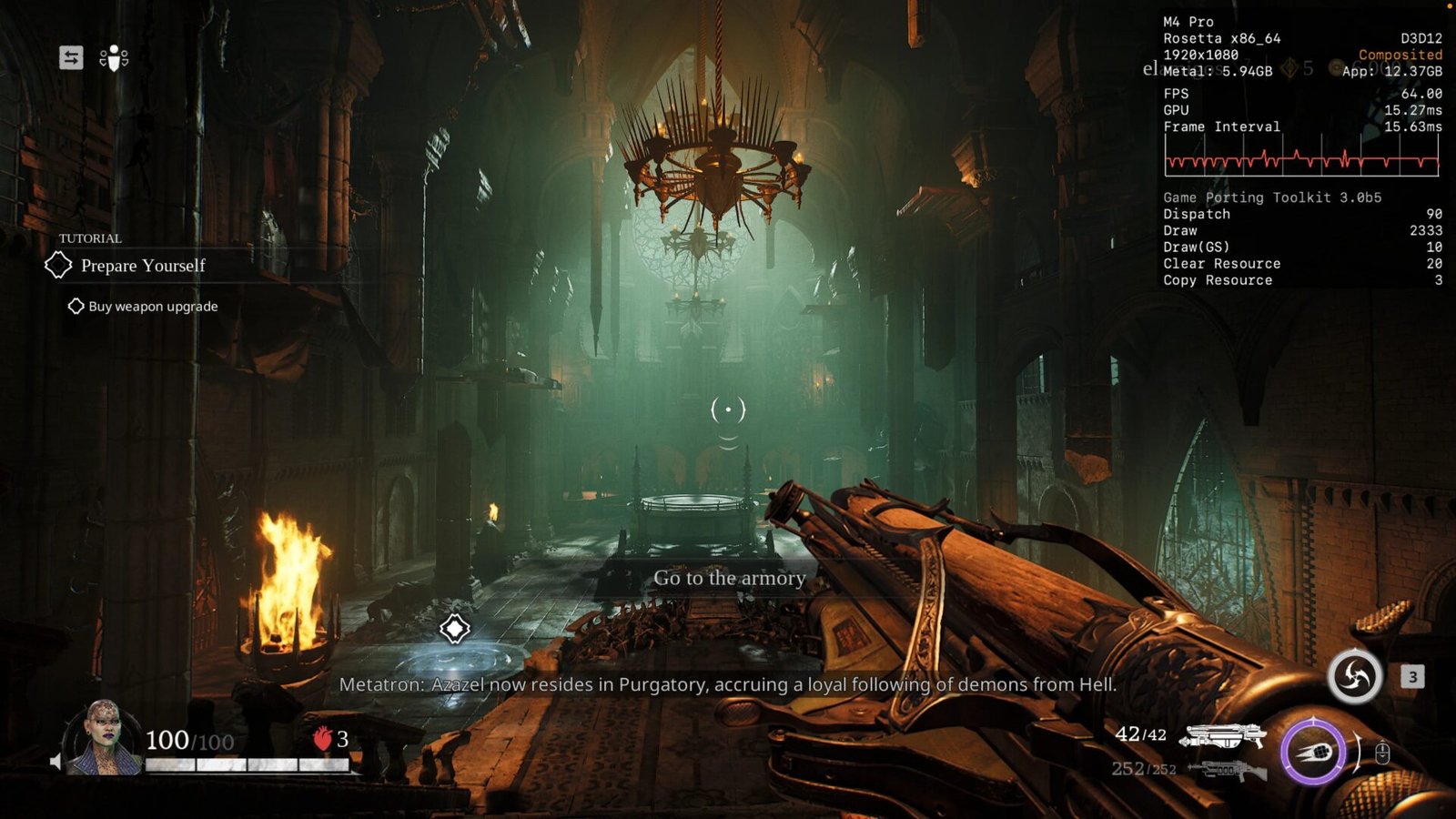1456x819 pixels.
Task: Open the character portrait
Action: [x=103, y=737]
